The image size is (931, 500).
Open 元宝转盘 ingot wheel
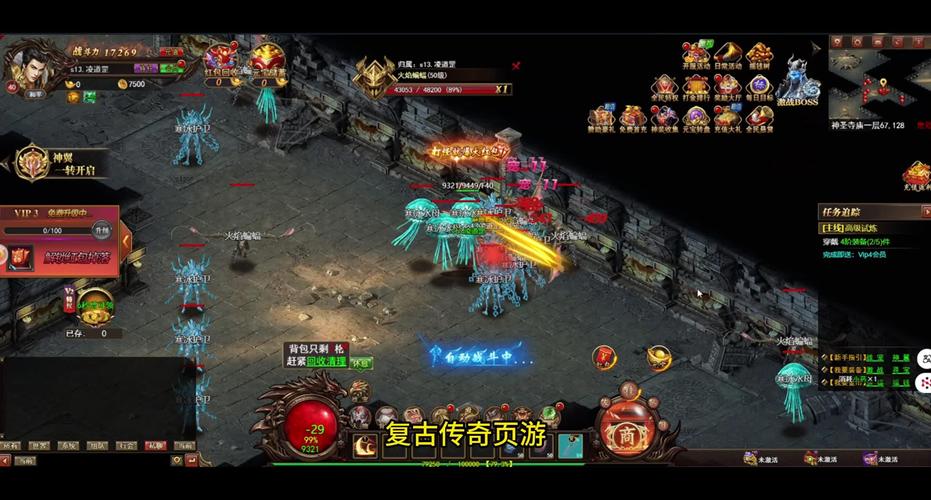point(696,119)
